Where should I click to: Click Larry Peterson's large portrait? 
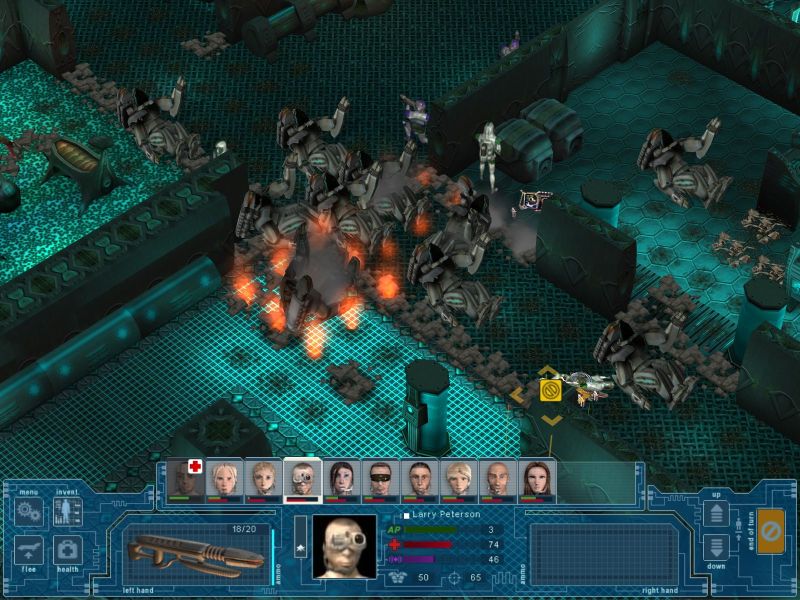[x=344, y=546]
